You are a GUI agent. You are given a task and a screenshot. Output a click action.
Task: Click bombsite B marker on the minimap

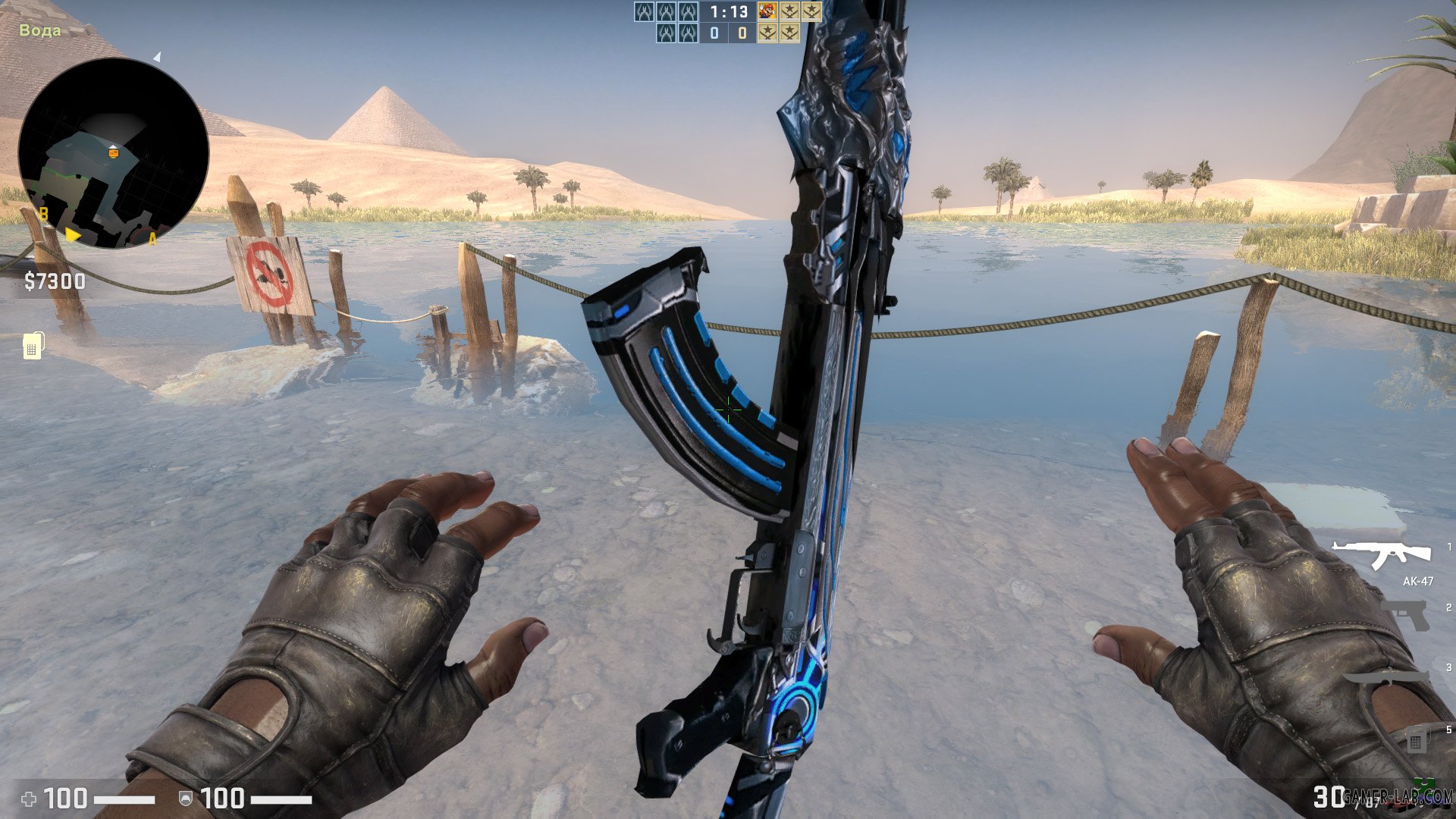[42, 215]
